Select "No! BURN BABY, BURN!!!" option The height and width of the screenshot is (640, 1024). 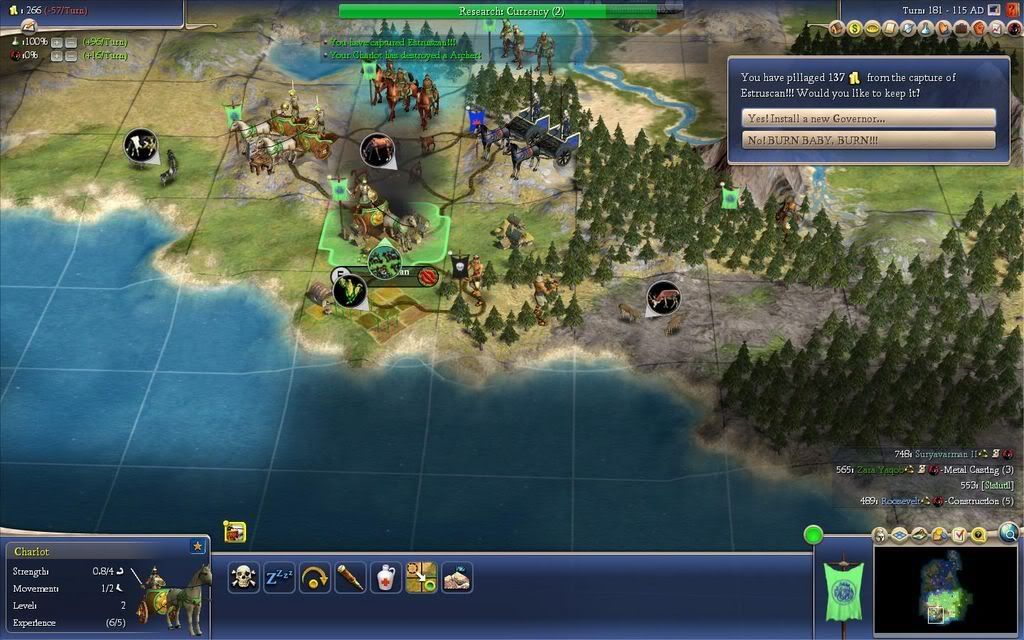pyautogui.click(x=870, y=140)
